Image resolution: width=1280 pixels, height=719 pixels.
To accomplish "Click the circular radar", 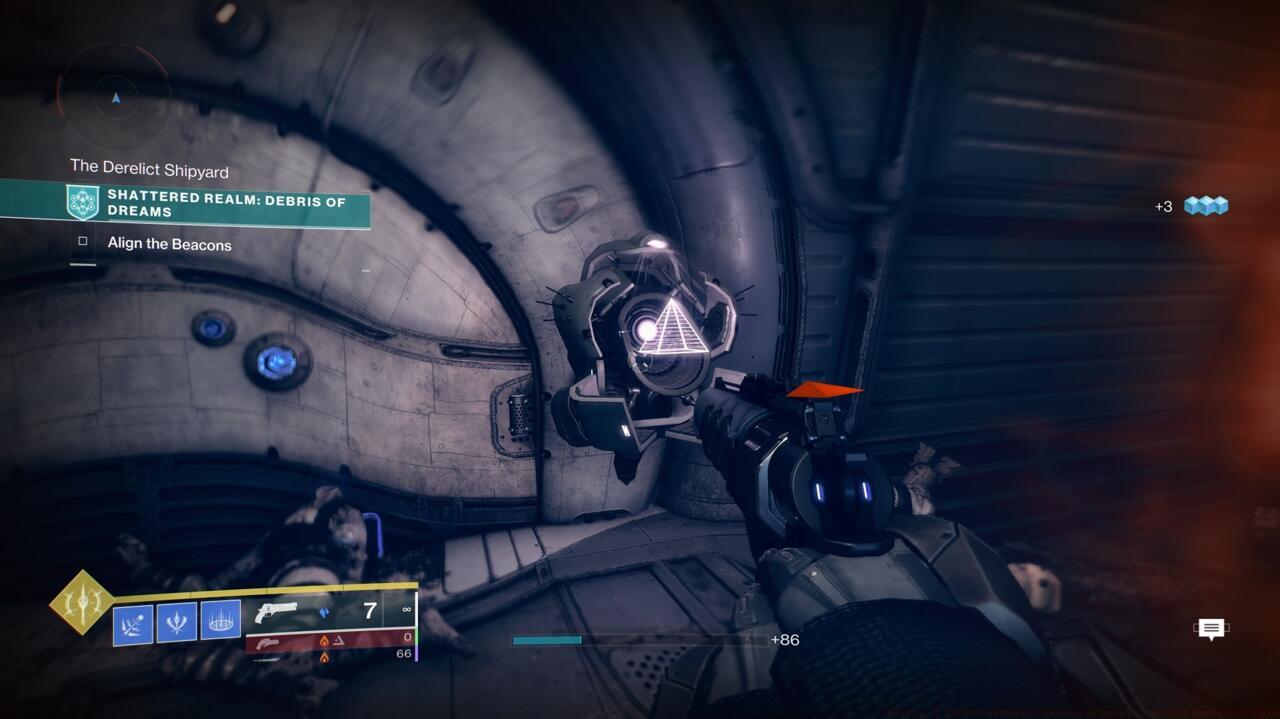I will click(x=116, y=96).
